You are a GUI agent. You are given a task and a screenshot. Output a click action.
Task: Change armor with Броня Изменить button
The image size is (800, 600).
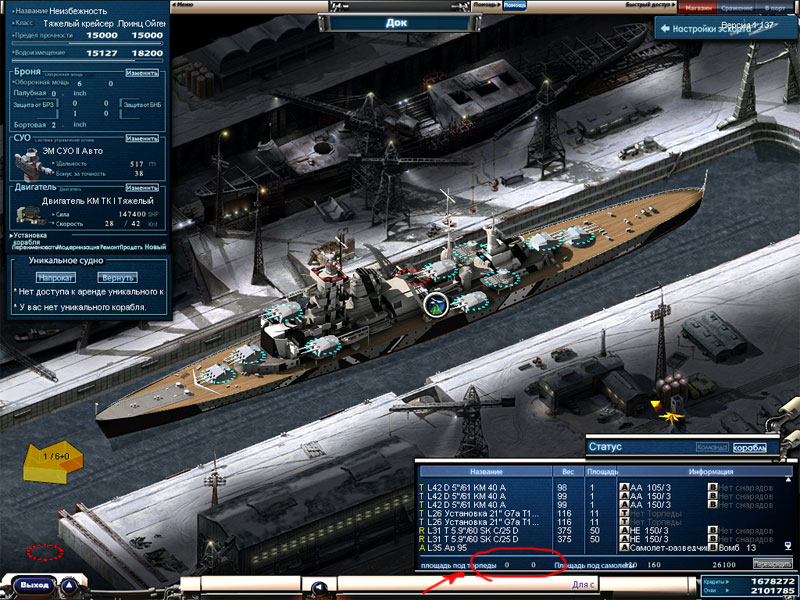coord(142,73)
